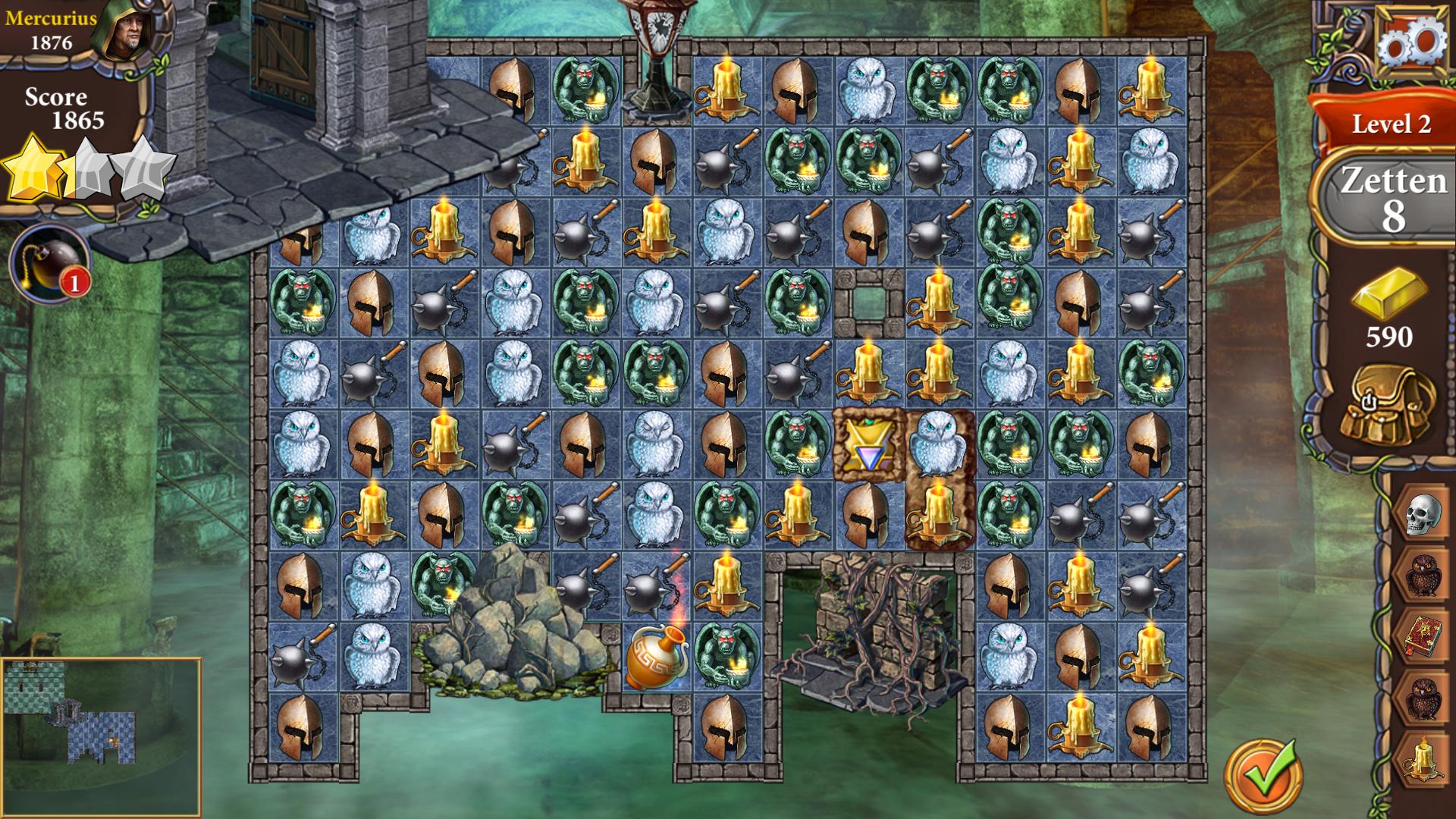This screenshot has height=819, width=1456.
Task: Select the golden triangle amulet tile
Action: click(867, 445)
